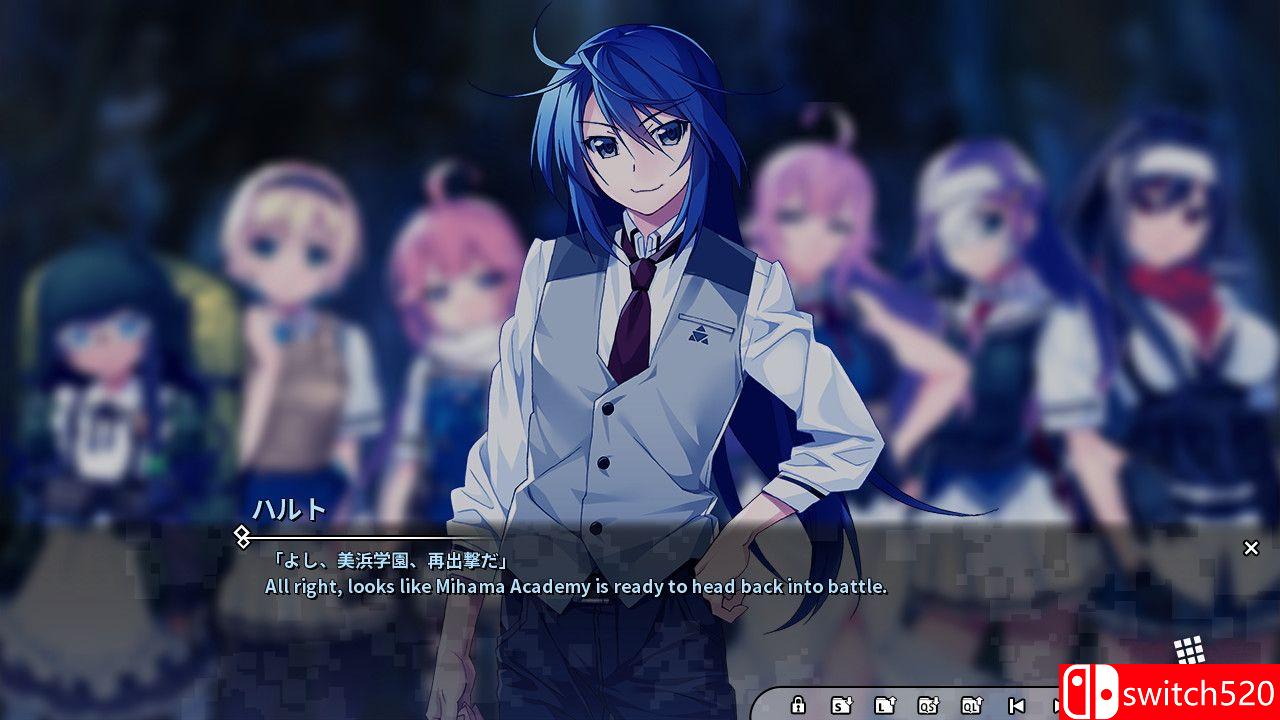This screenshot has width=1280, height=720.
Task: Toggle the lock to freeze text advancement
Action: coord(798,706)
